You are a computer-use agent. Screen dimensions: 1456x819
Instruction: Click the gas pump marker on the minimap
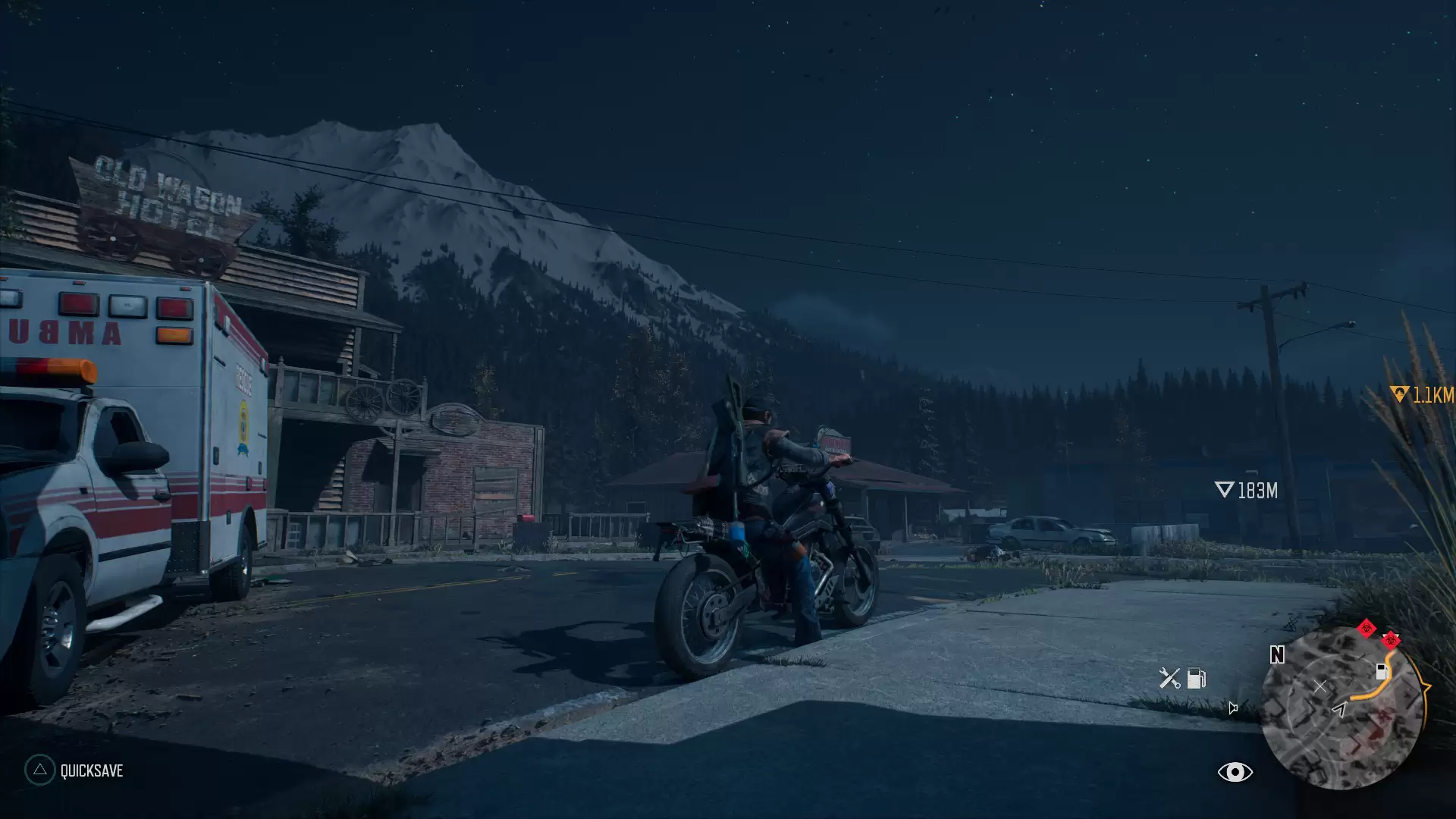(x=1381, y=671)
